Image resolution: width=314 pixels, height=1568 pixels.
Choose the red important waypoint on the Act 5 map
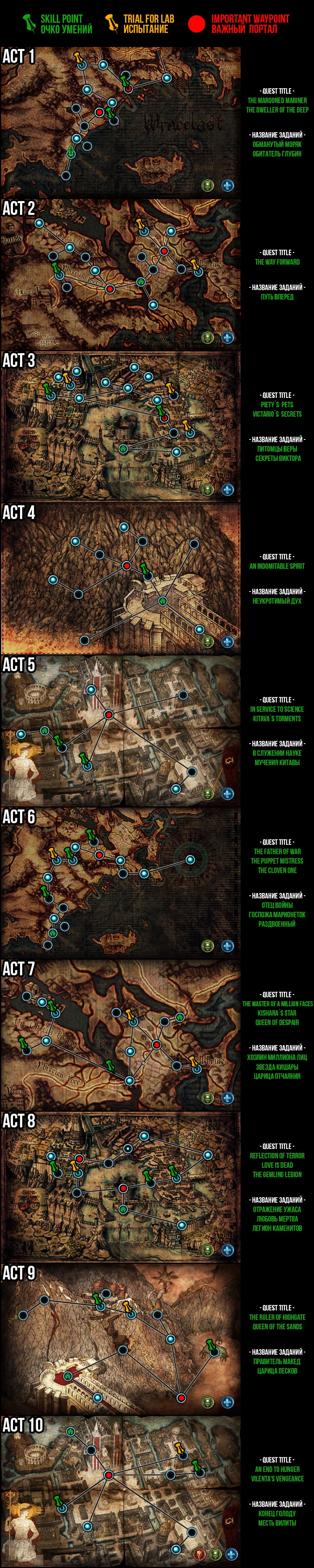pos(109,715)
